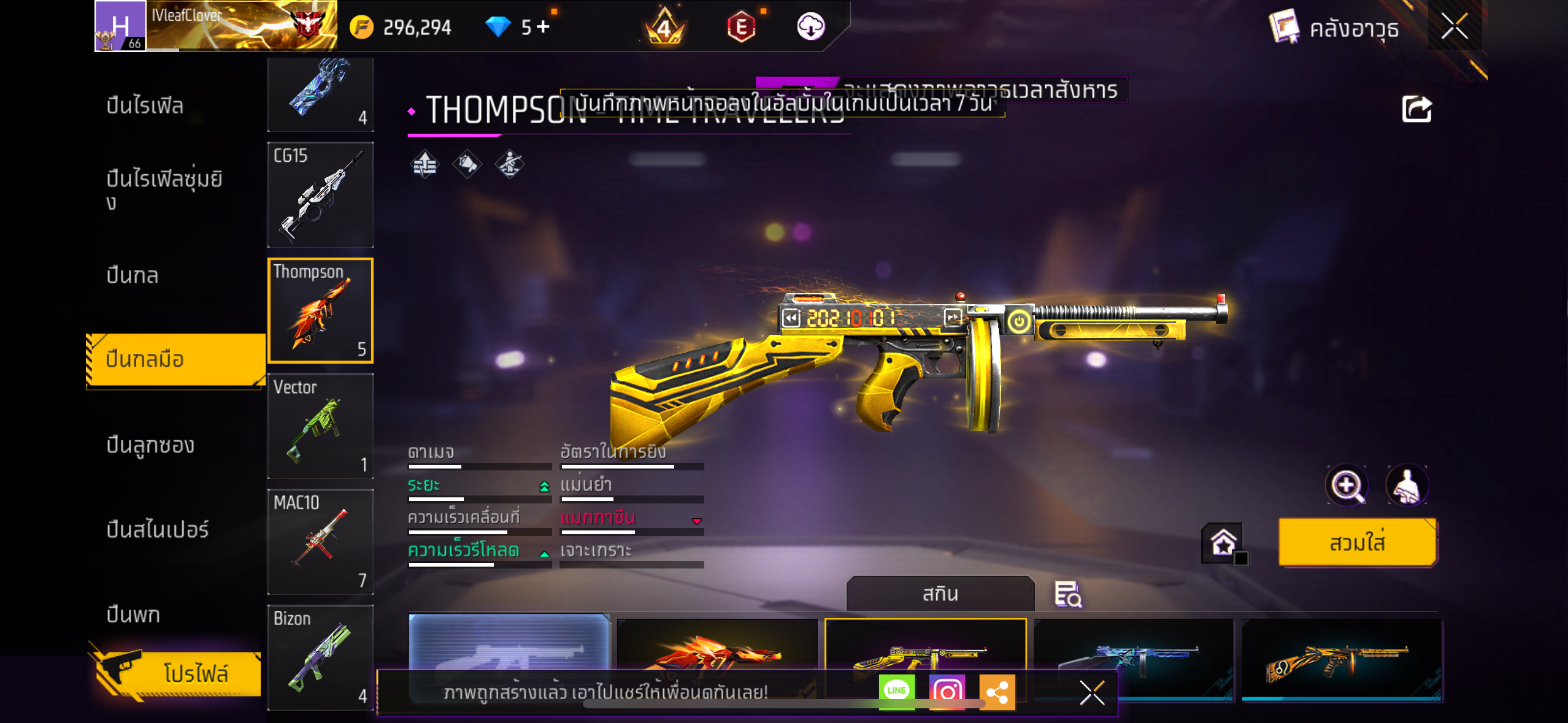Switch to the ปืนกล category
1568x723 pixels.
(133, 275)
